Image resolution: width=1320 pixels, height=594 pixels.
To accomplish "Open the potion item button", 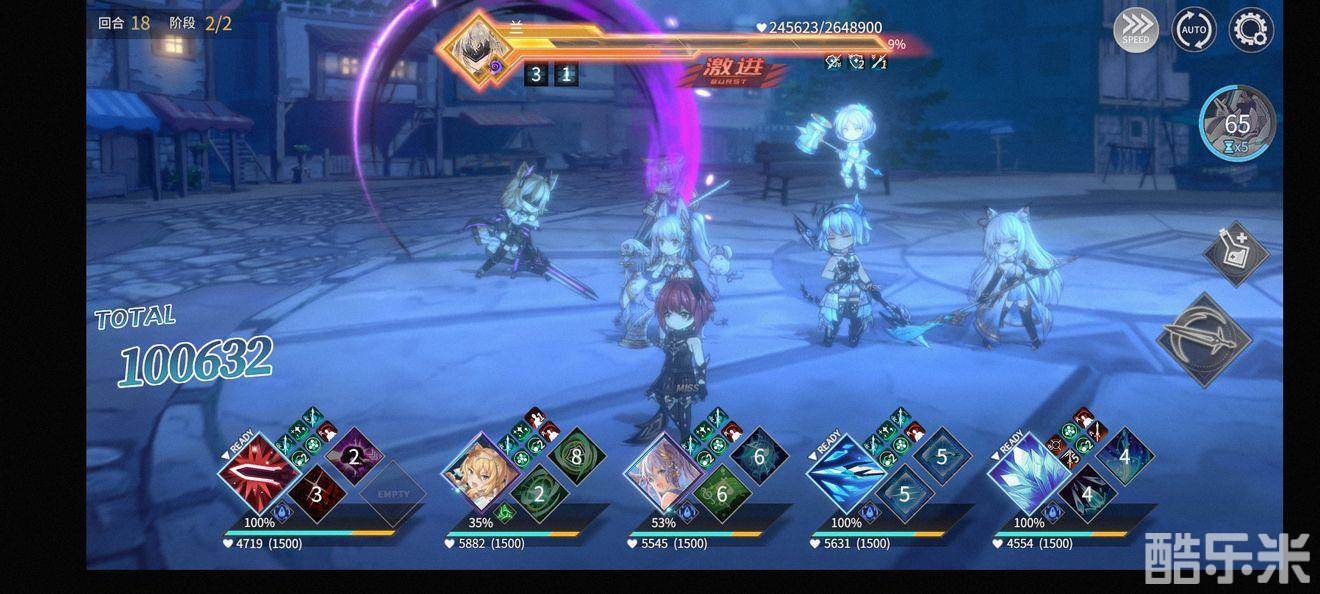I will (1235, 252).
